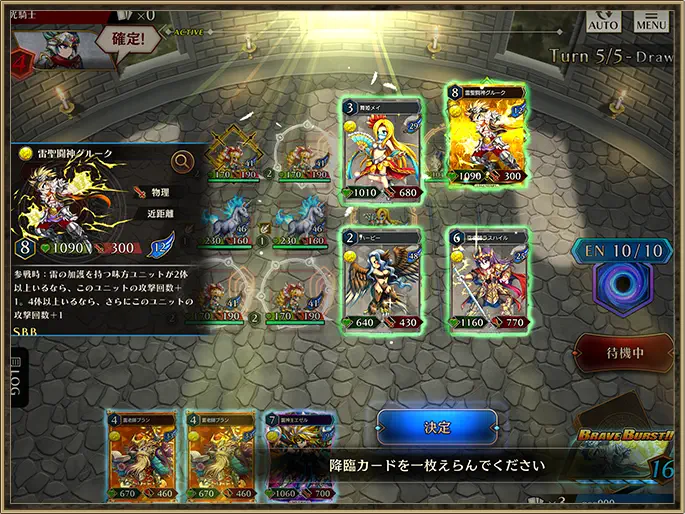Open the MENU

click(651, 20)
